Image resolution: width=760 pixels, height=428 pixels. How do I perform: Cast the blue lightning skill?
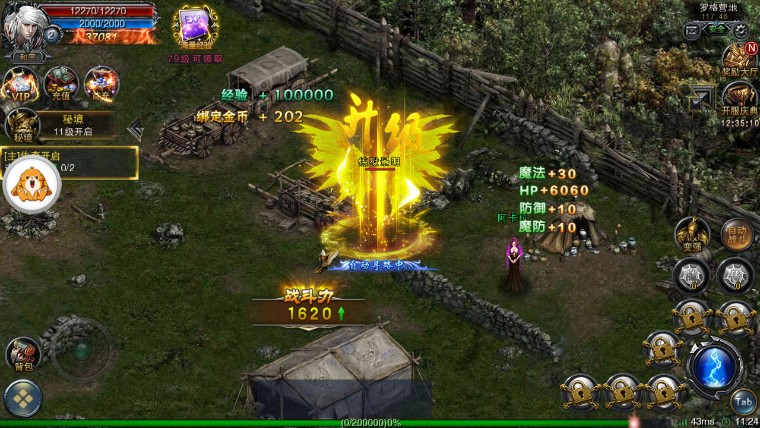click(714, 367)
